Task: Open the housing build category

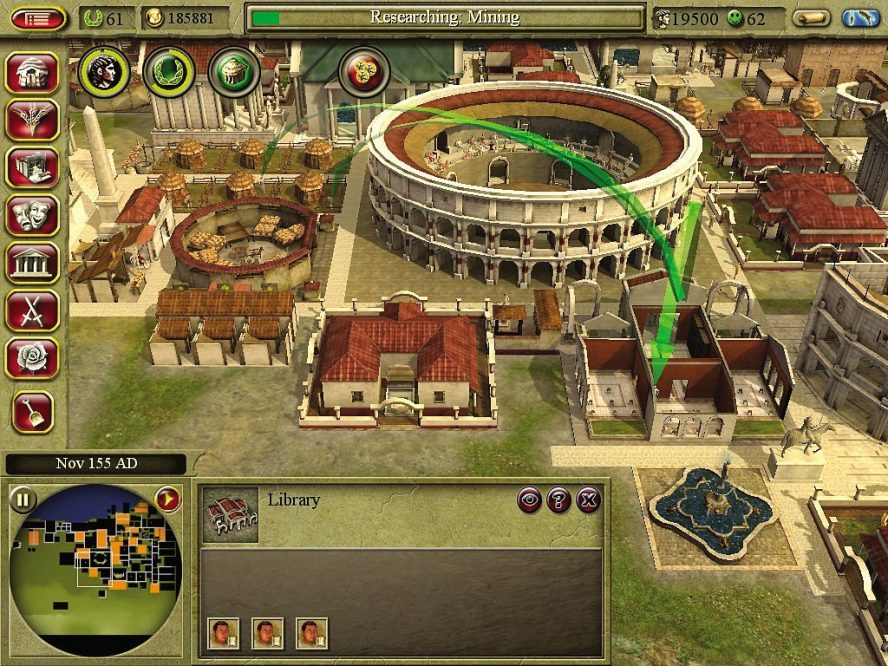Action: [32, 72]
